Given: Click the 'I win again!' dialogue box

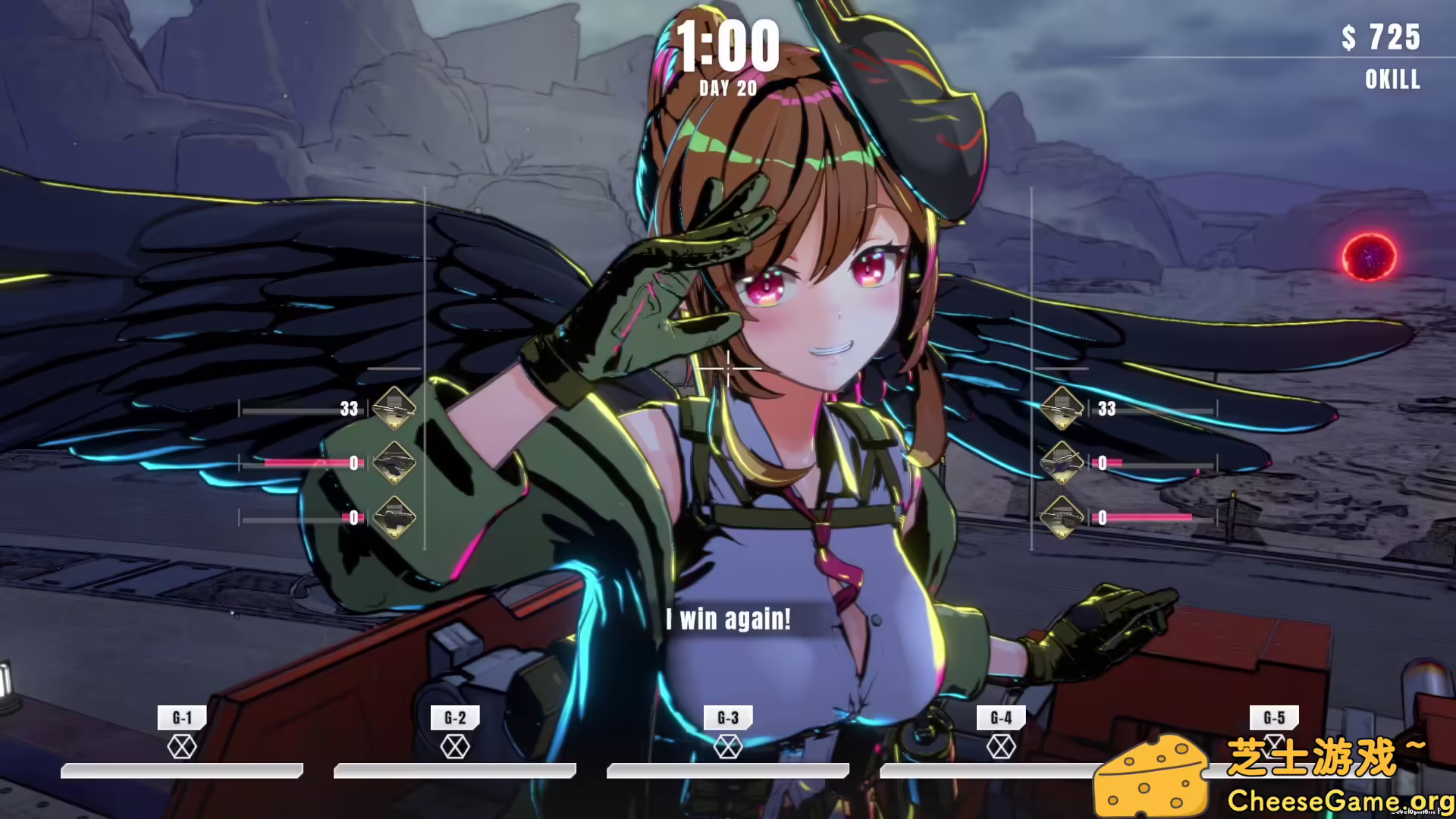Looking at the screenshot, I should (x=728, y=620).
